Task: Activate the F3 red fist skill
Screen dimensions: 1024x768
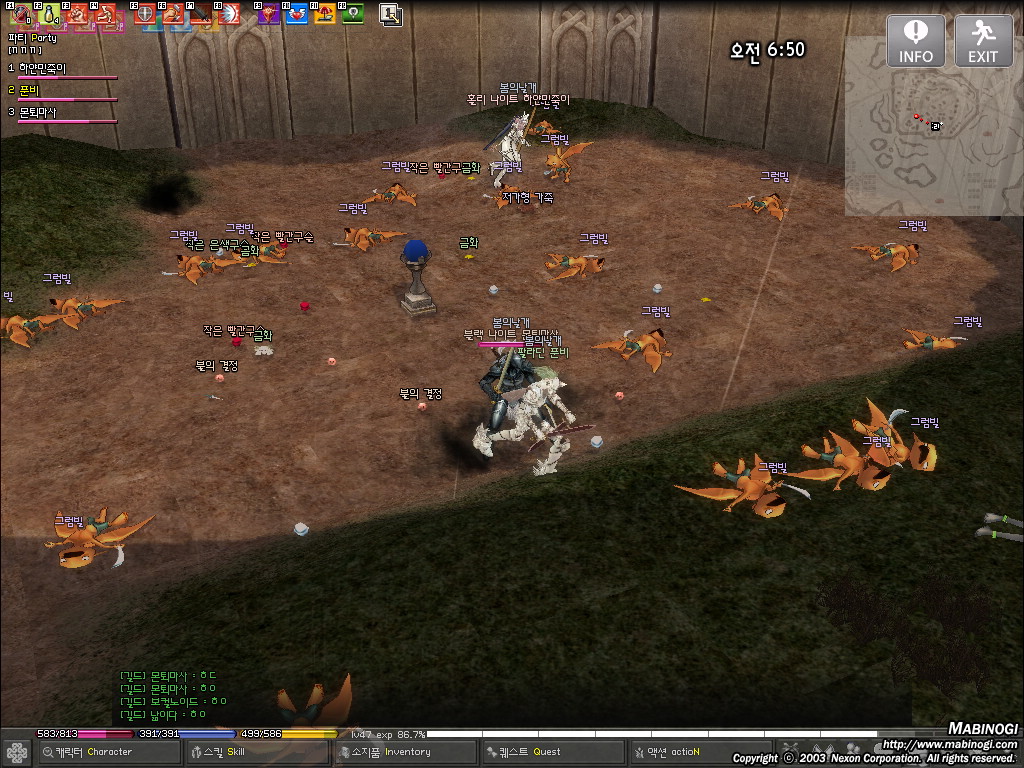Action: (x=78, y=14)
